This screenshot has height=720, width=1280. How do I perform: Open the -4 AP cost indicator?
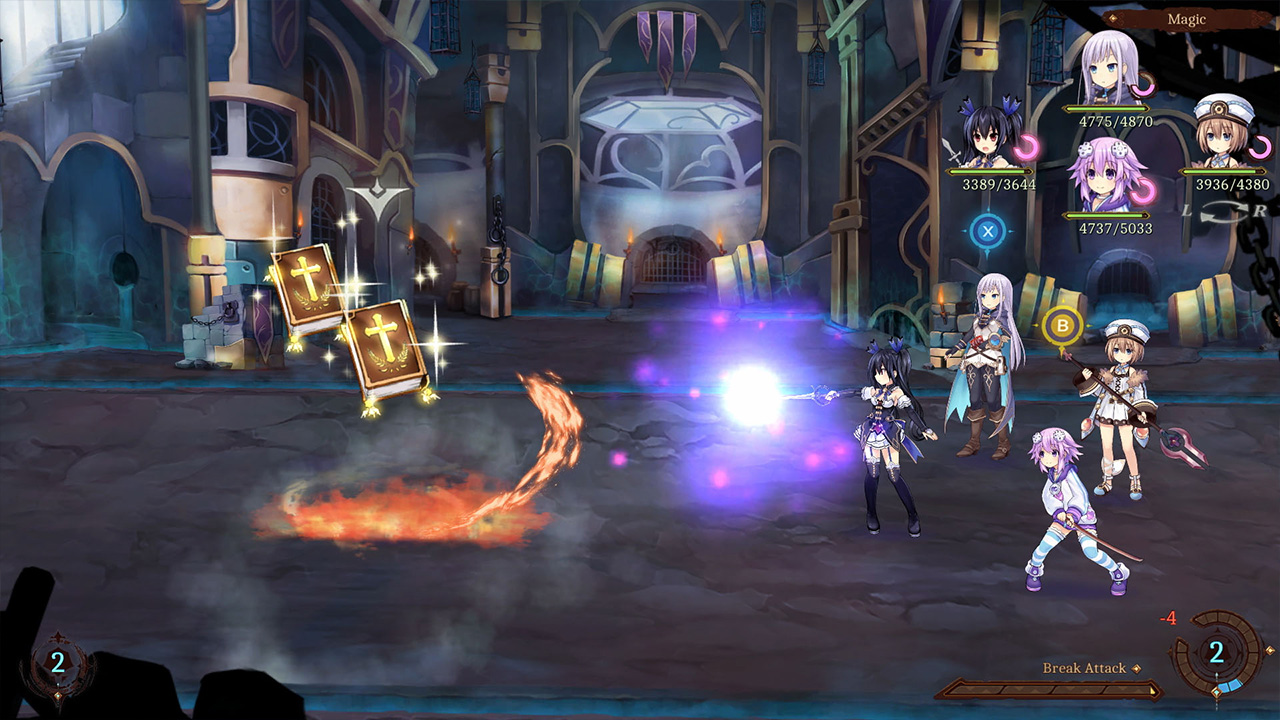tap(1167, 617)
